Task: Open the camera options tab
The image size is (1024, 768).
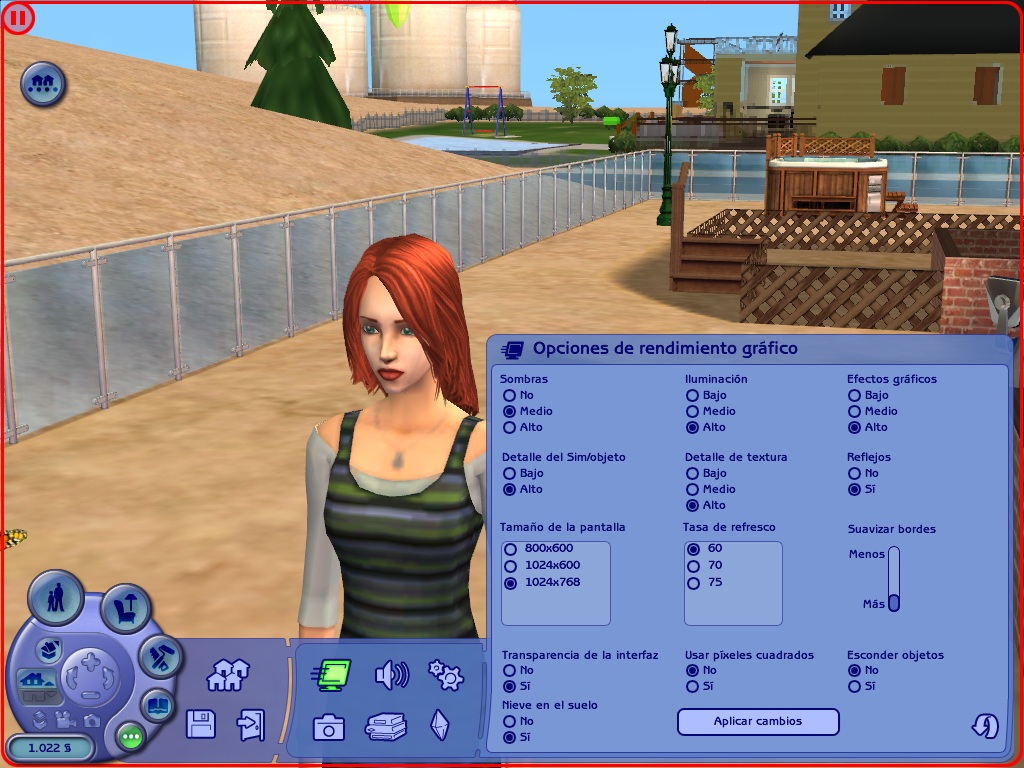Action: (328, 727)
